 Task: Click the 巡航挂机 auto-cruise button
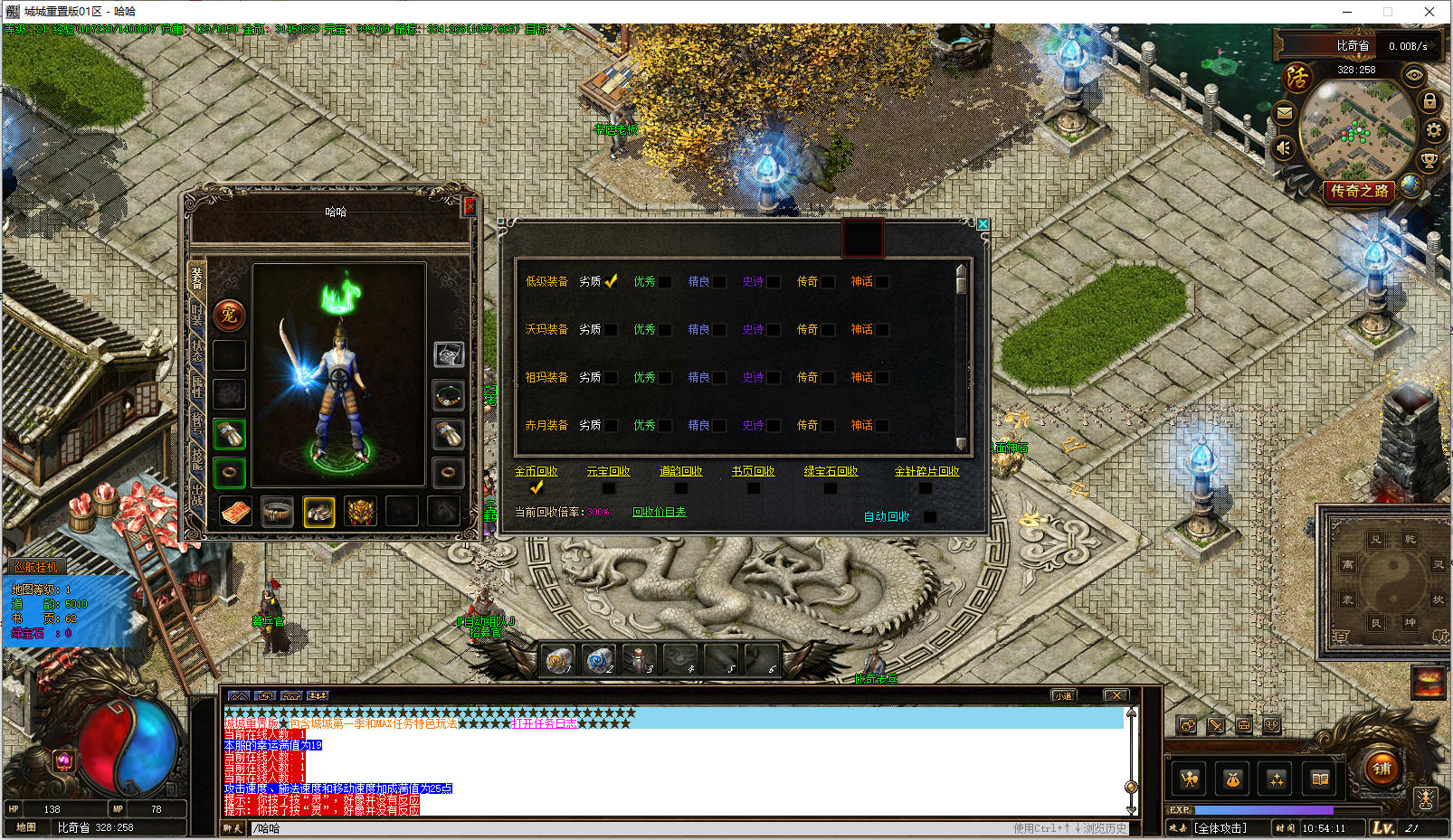[36, 567]
